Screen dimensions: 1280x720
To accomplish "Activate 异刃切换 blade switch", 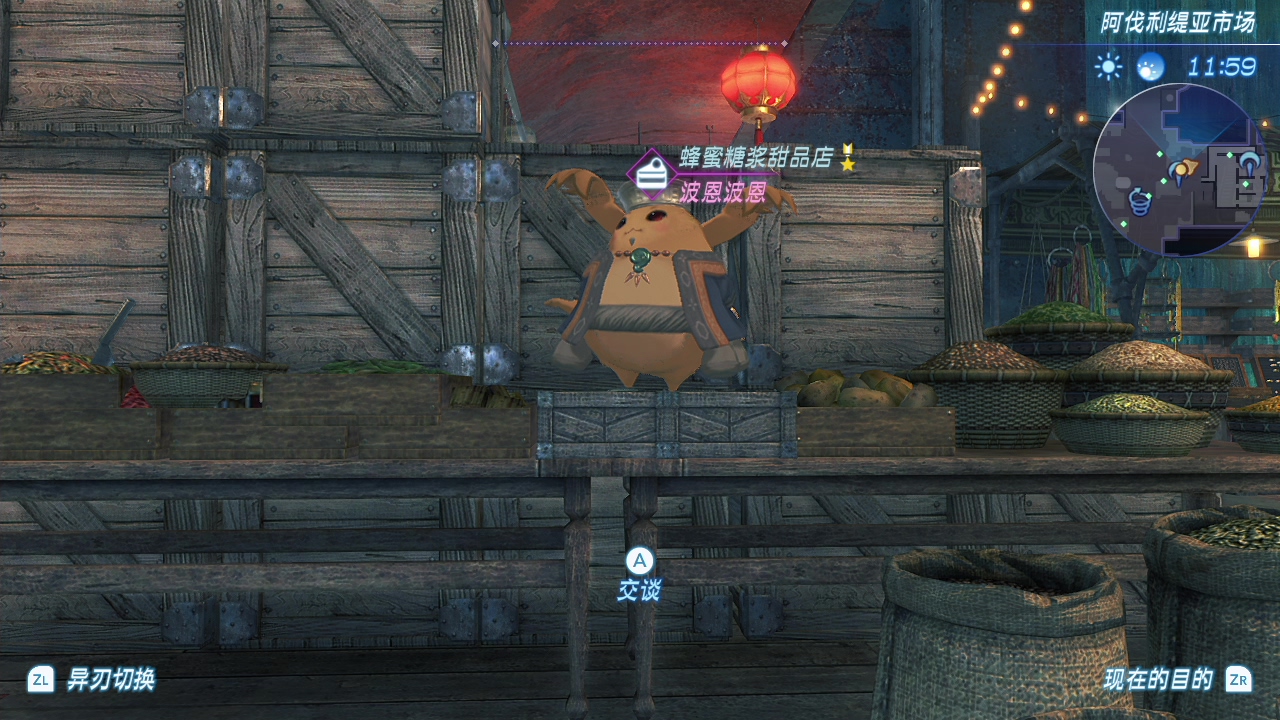I will [x=92, y=680].
